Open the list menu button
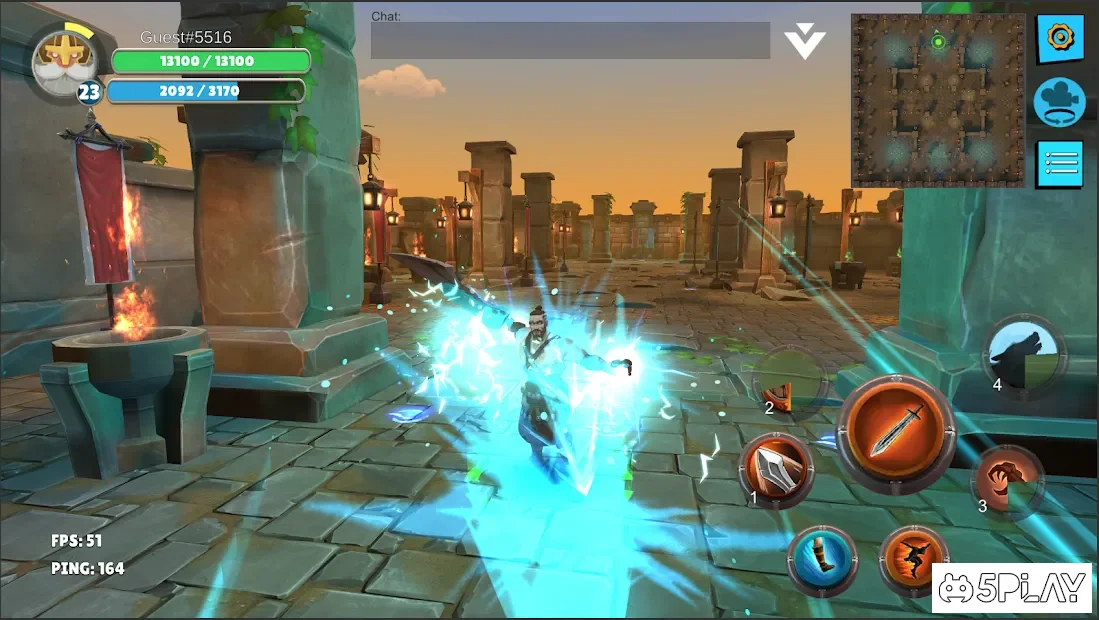The height and width of the screenshot is (620, 1099). (x=1059, y=163)
